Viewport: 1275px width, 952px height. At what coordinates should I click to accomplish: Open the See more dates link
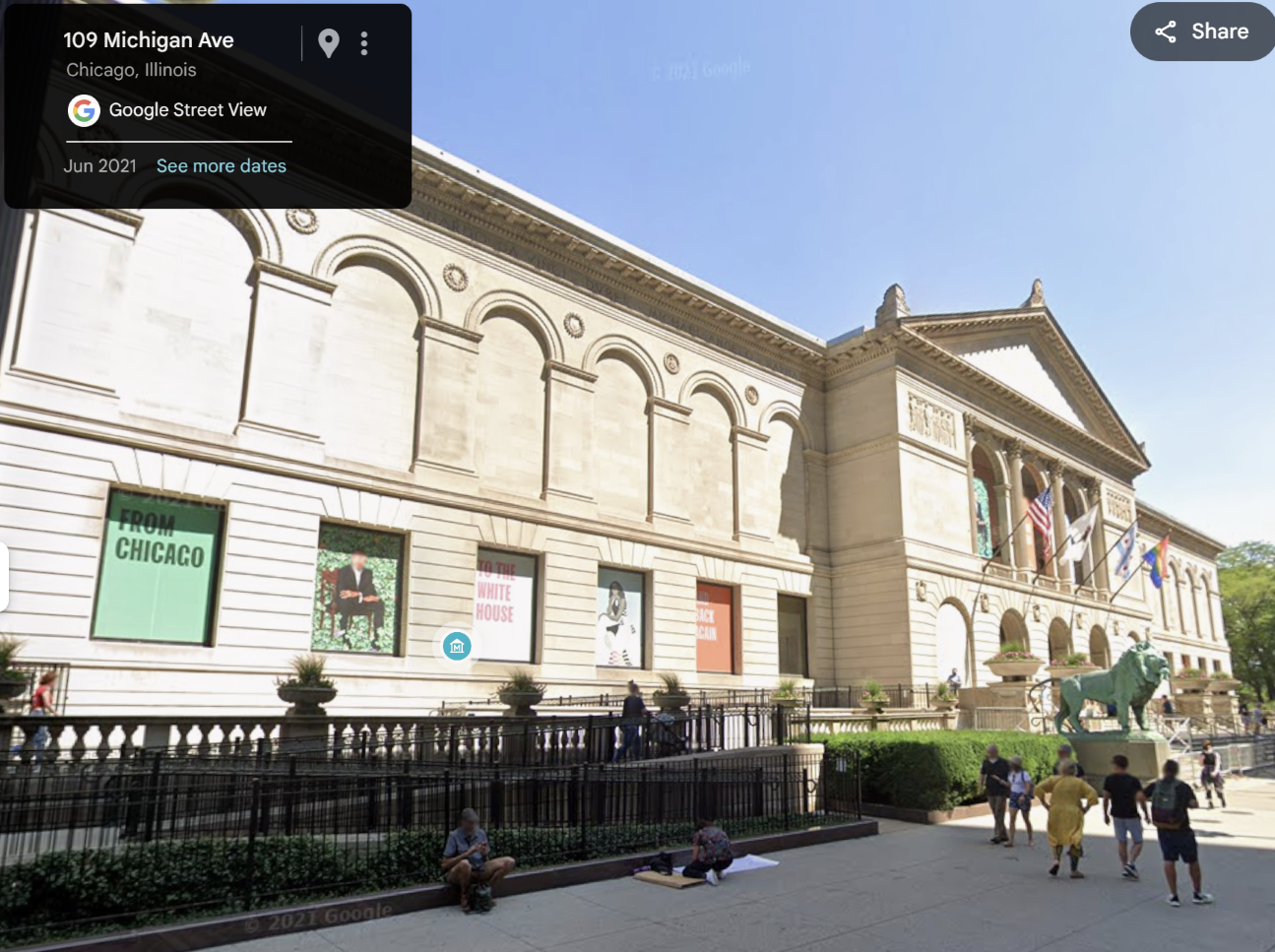pos(221,165)
